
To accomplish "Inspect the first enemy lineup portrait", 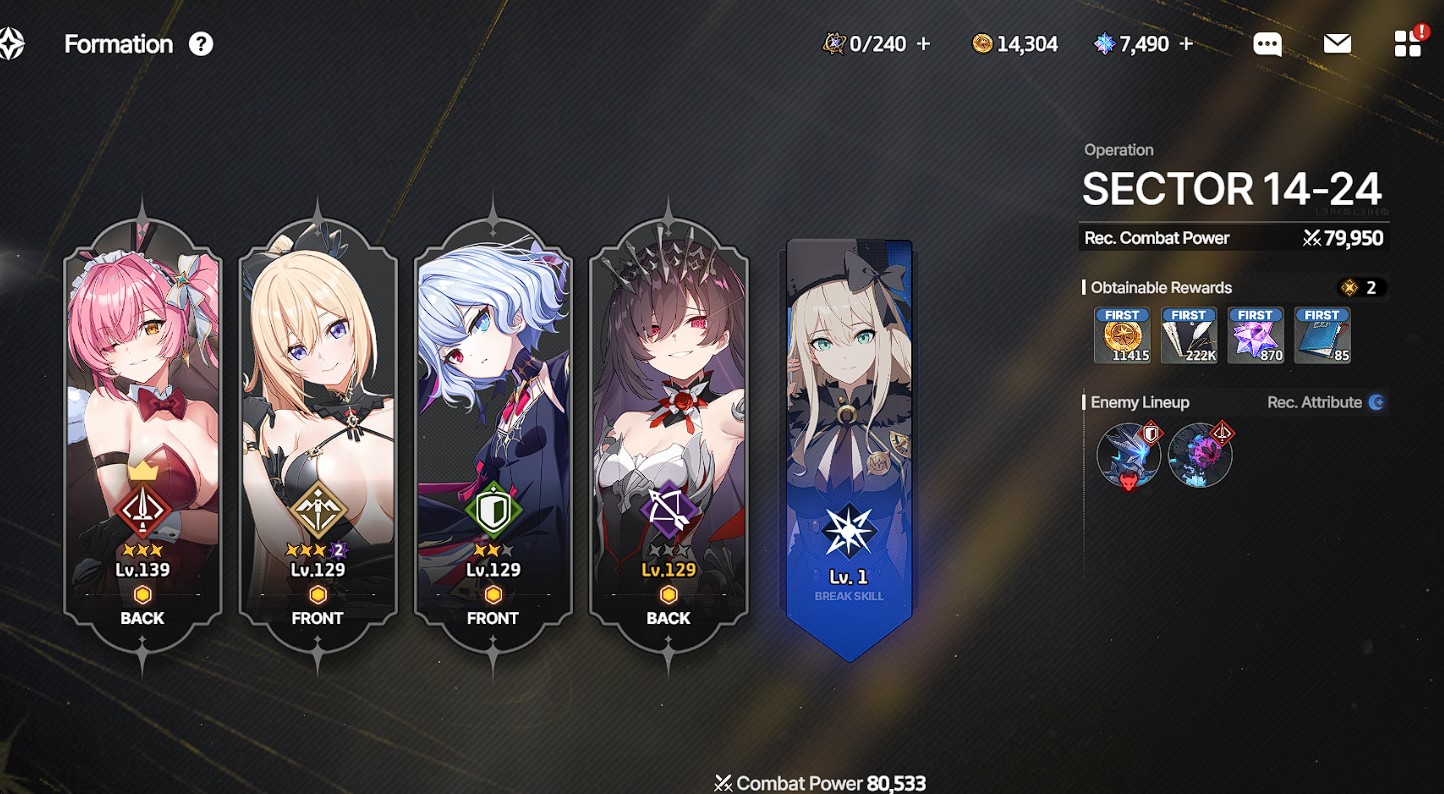I will click(1129, 456).
